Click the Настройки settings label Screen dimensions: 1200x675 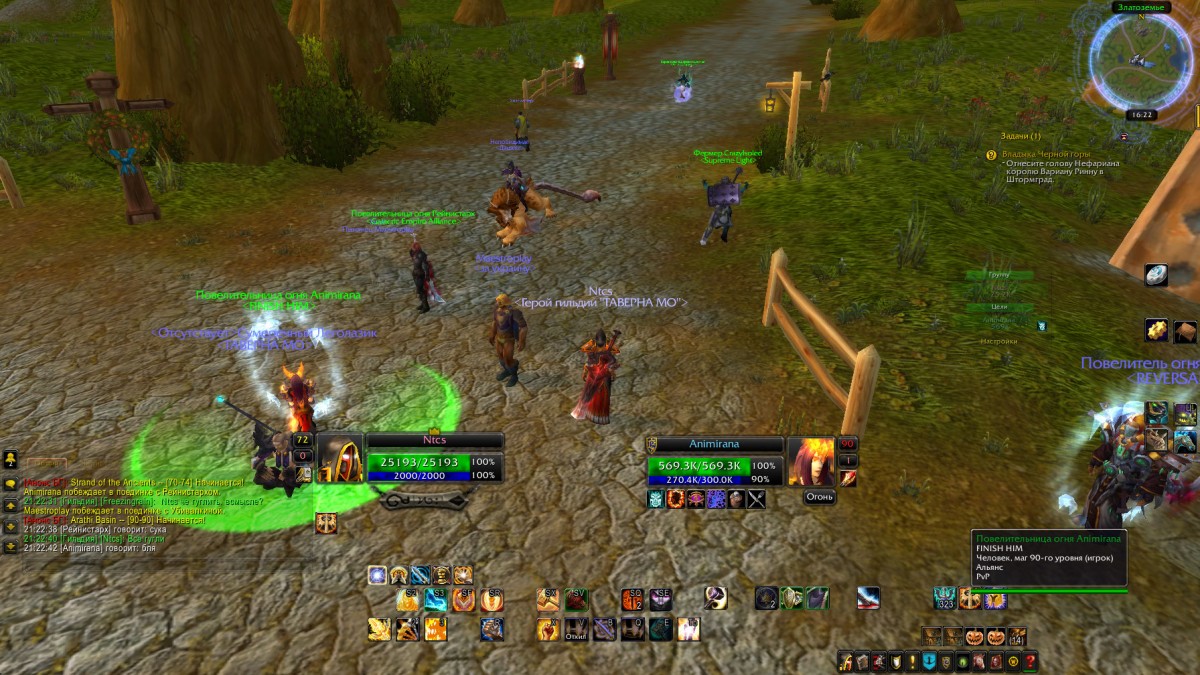[999, 341]
